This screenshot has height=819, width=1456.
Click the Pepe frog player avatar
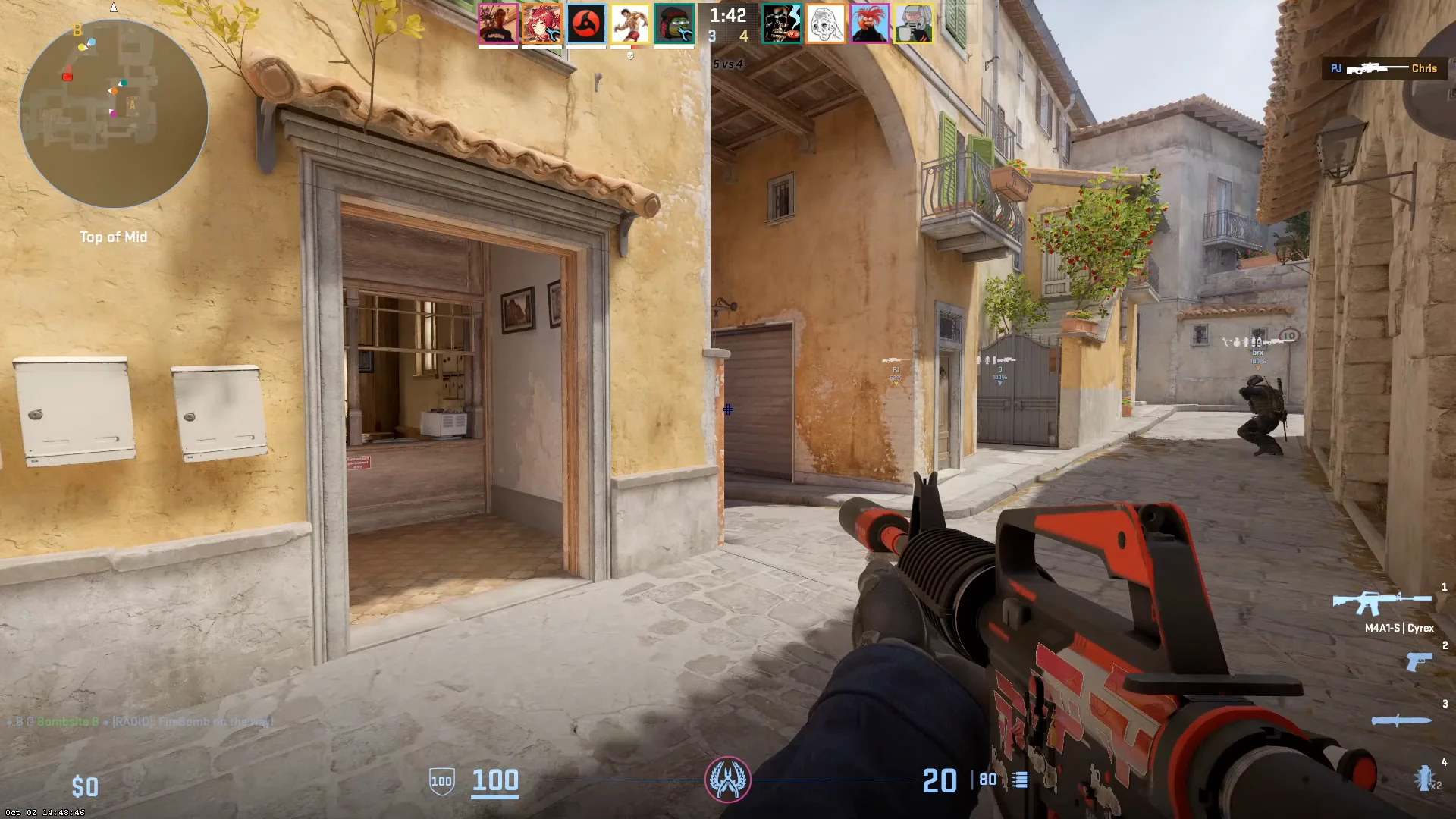tap(674, 24)
